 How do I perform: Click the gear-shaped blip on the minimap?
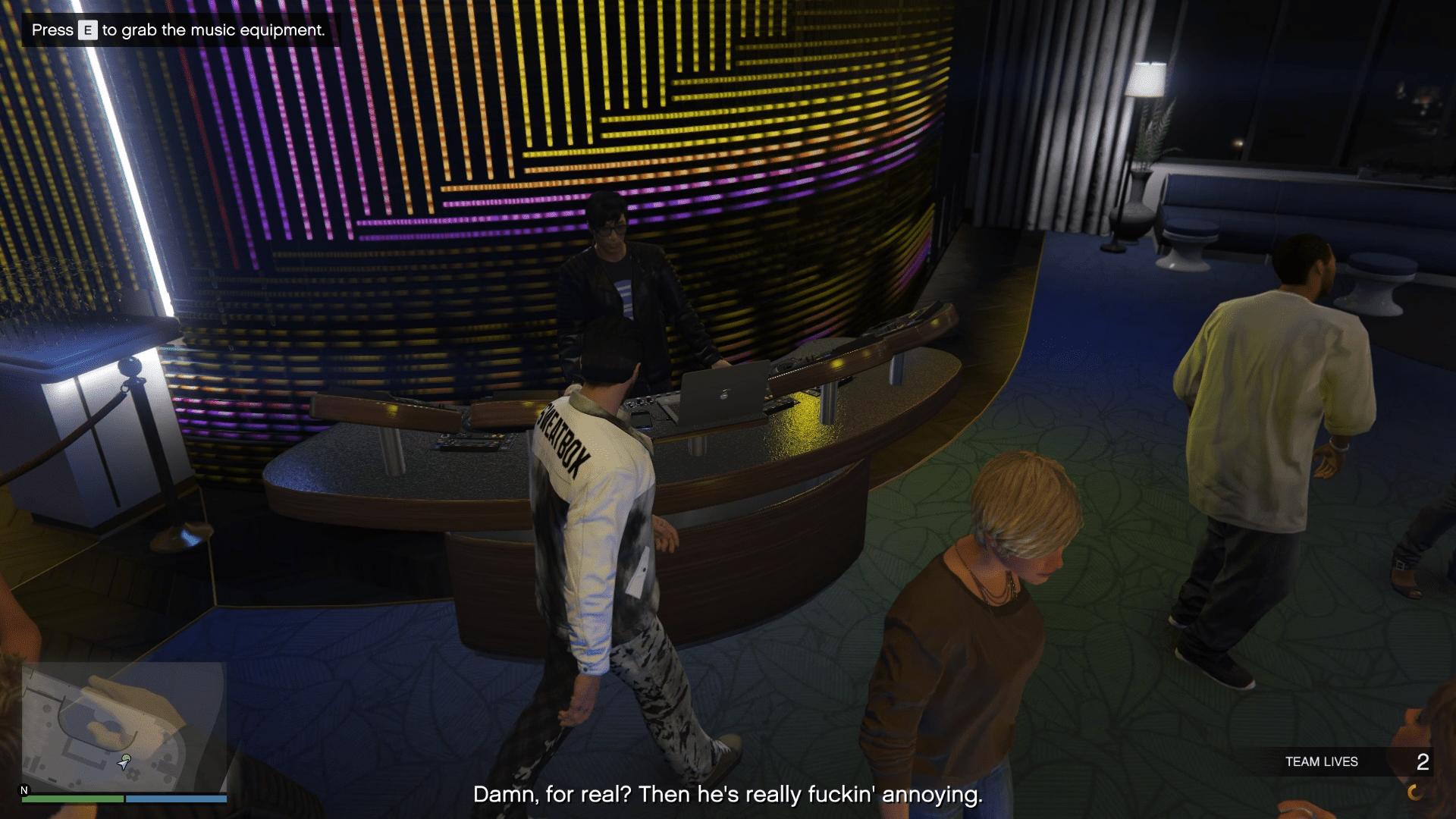133,773
